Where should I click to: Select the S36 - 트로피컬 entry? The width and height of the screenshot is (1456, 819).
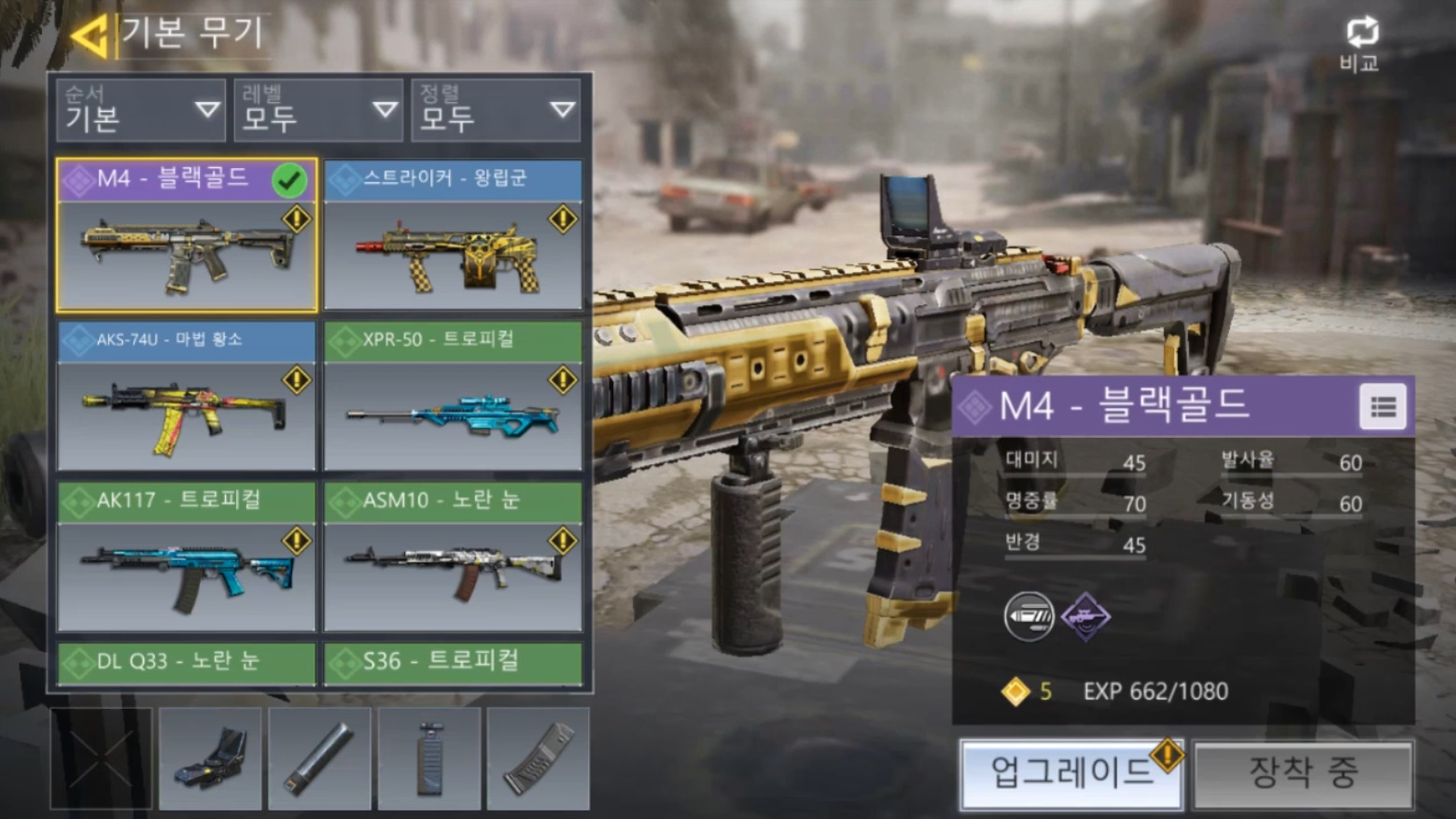click(x=454, y=662)
